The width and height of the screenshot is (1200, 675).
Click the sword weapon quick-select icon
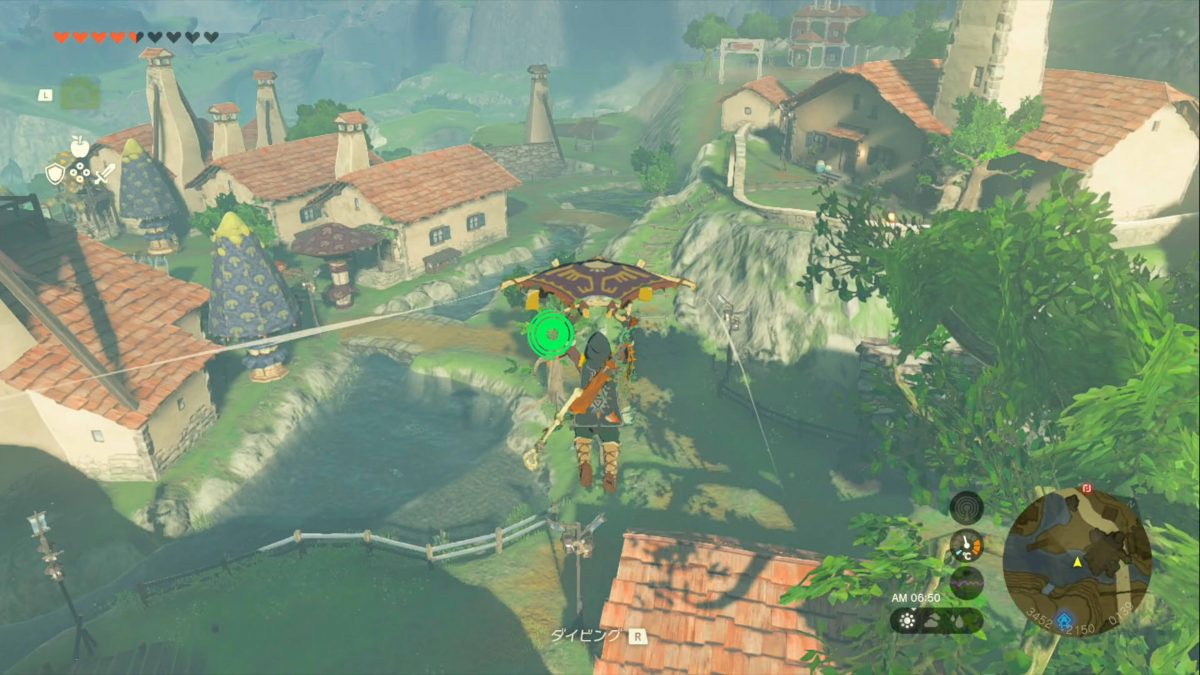pyautogui.click(x=106, y=173)
